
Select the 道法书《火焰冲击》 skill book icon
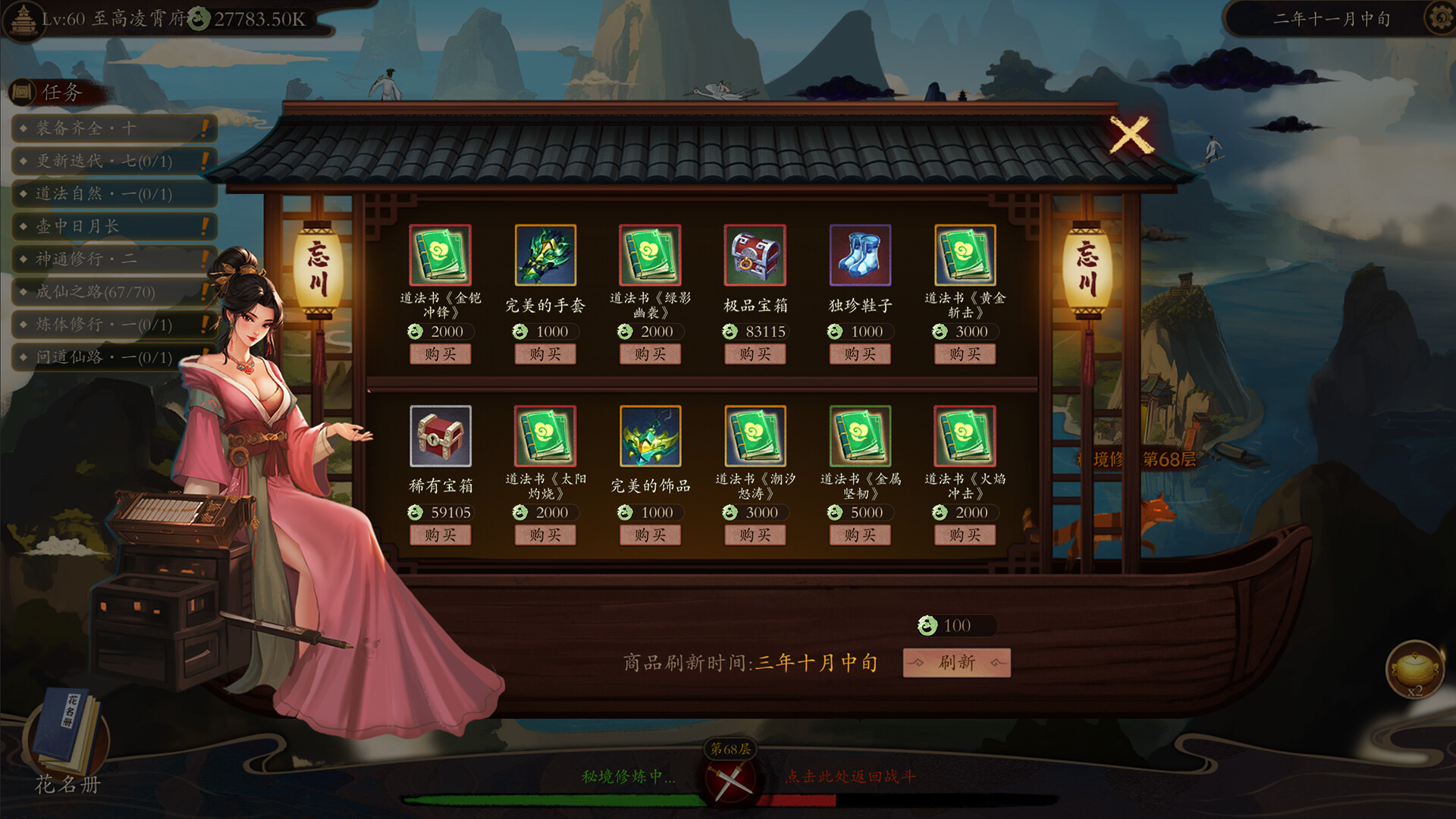[x=965, y=438]
